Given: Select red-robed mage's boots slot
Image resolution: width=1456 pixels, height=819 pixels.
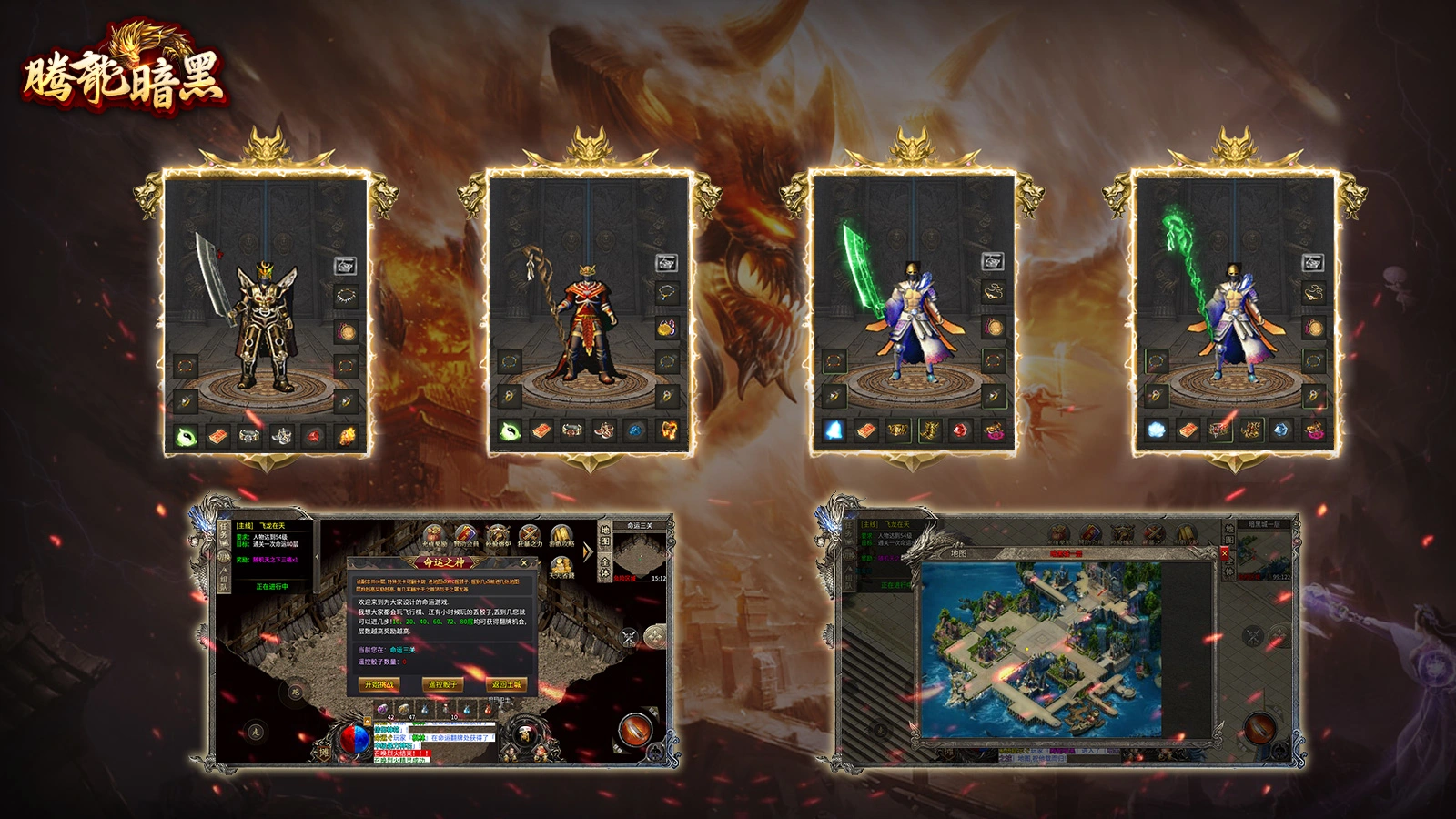Looking at the screenshot, I should point(603,429).
